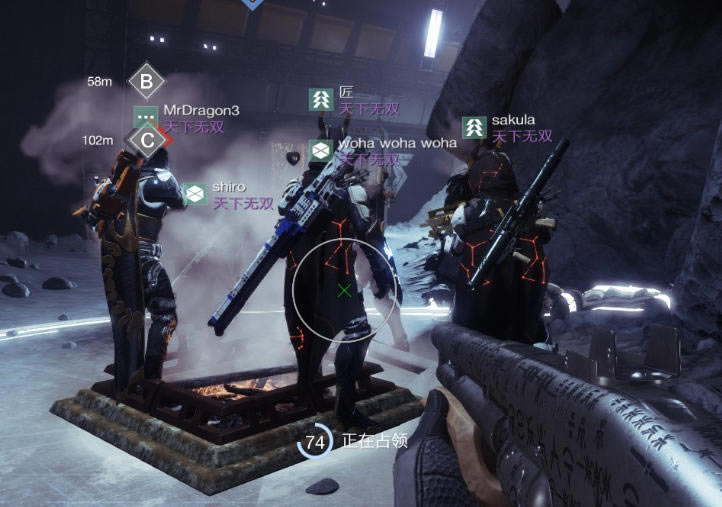Select the capture zone B marker
The height and width of the screenshot is (507, 722).
pyautogui.click(x=147, y=81)
